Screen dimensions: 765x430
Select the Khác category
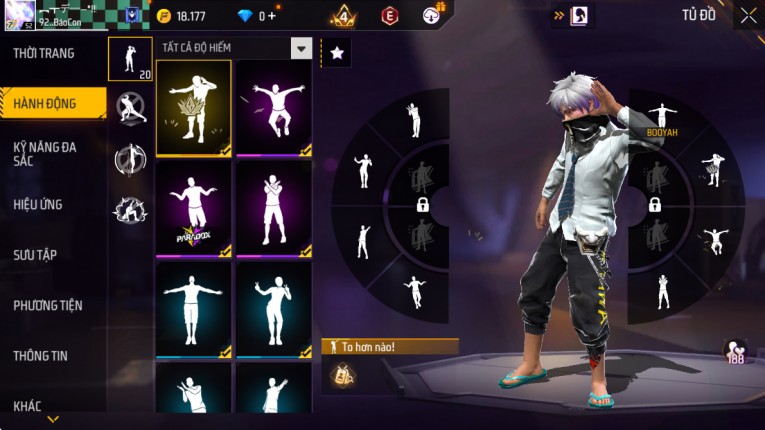tap(28, 406)
